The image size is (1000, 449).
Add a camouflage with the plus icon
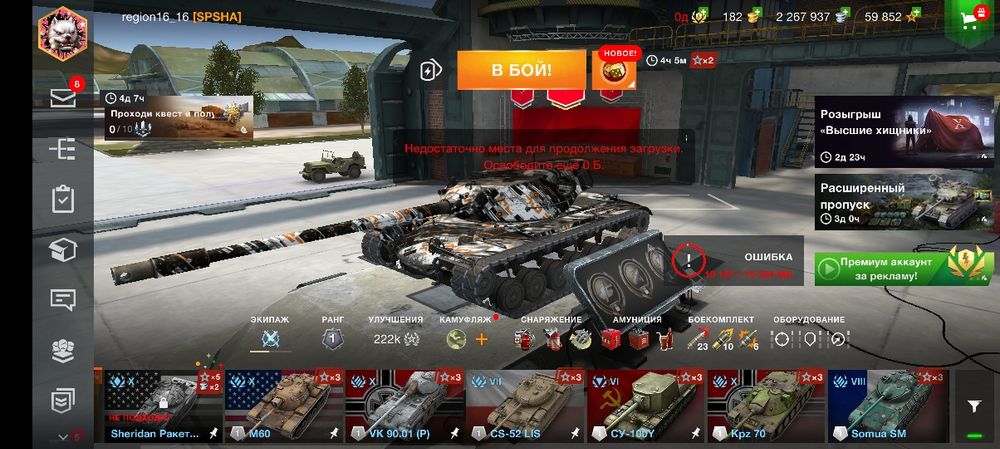[x=481, y=339]
